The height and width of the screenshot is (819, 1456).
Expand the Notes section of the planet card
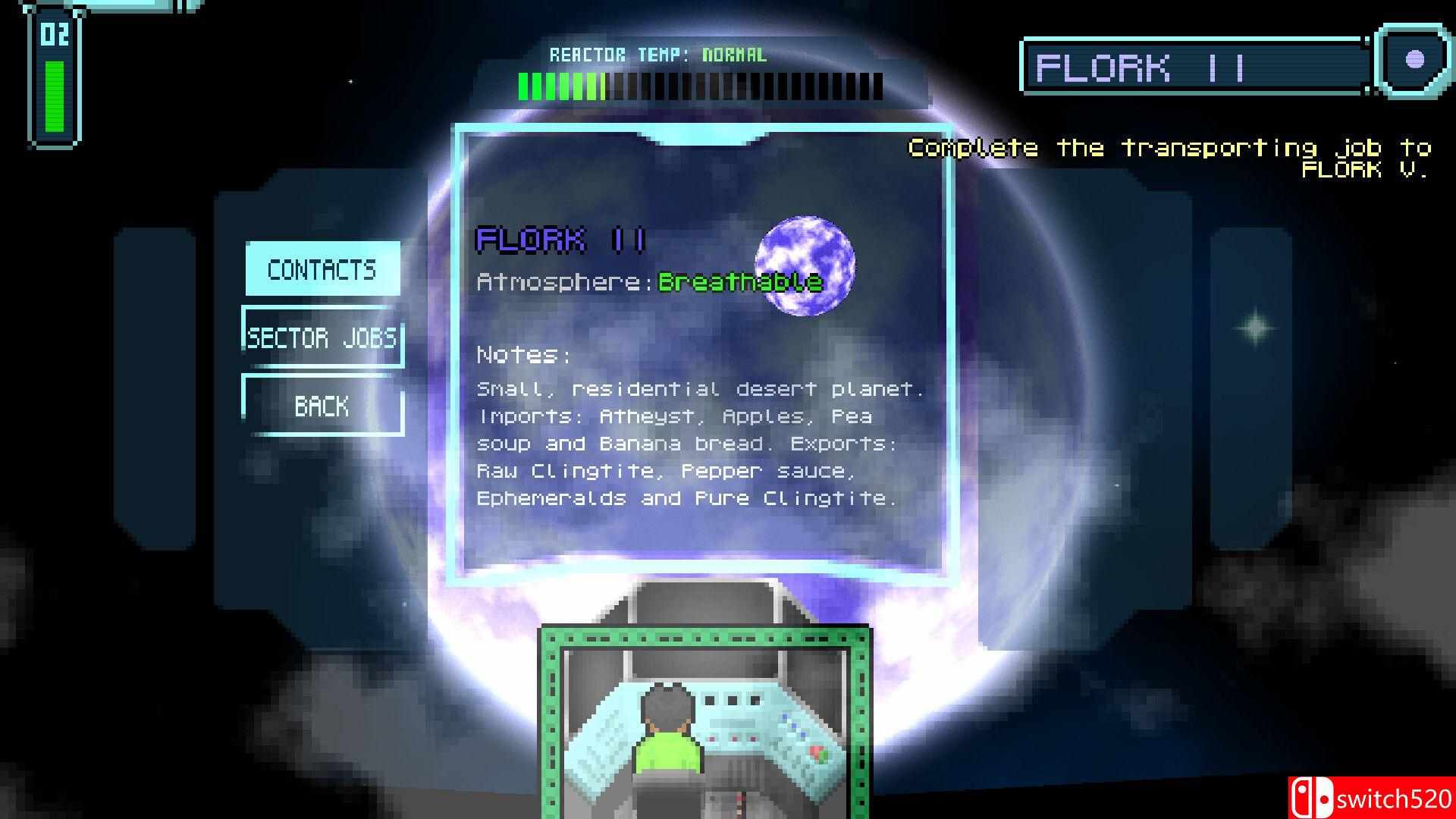click(524, 353)
